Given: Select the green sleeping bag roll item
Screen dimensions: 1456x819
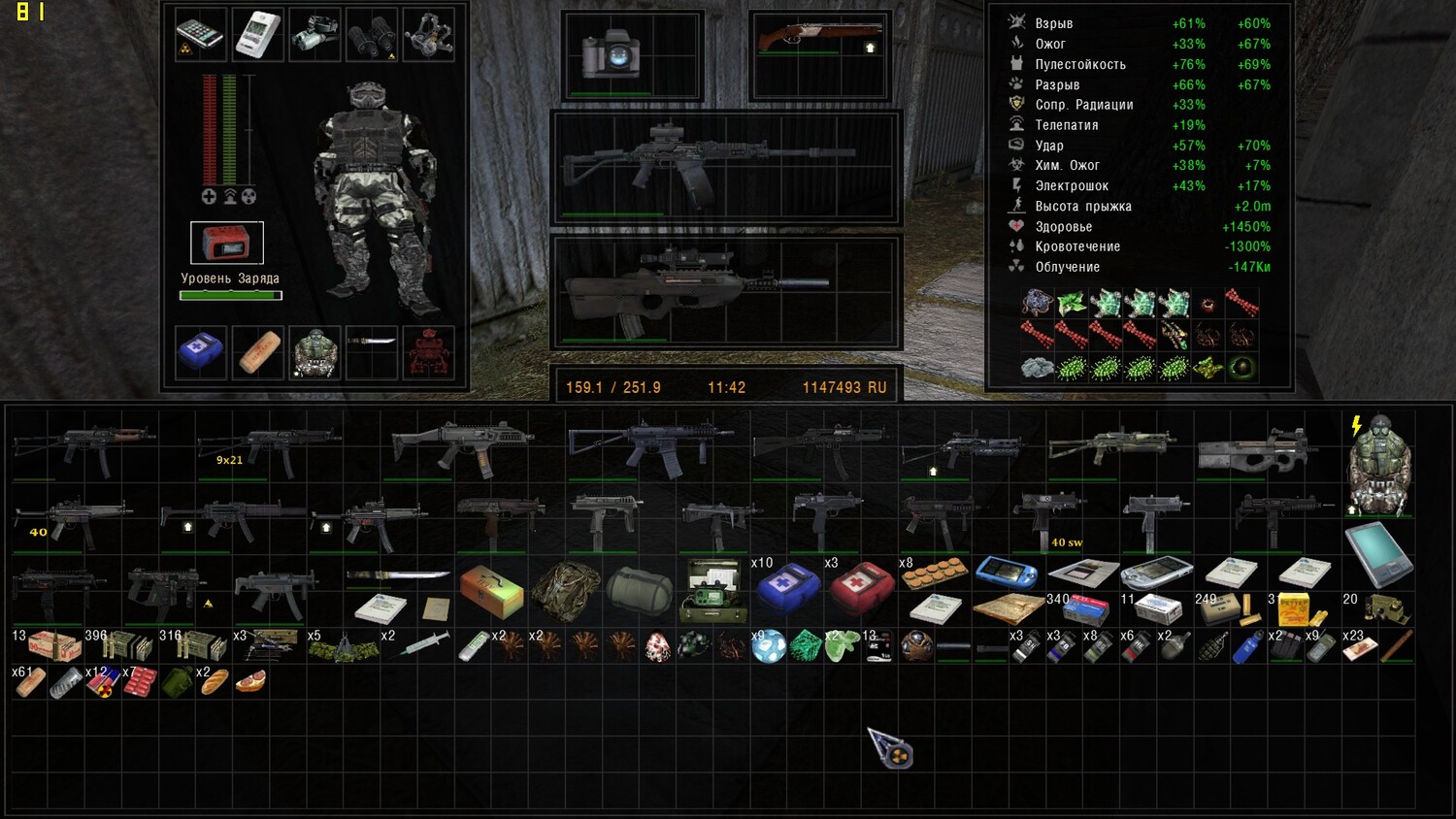Looking at the screenshot, I should click(x=640, y=590).
